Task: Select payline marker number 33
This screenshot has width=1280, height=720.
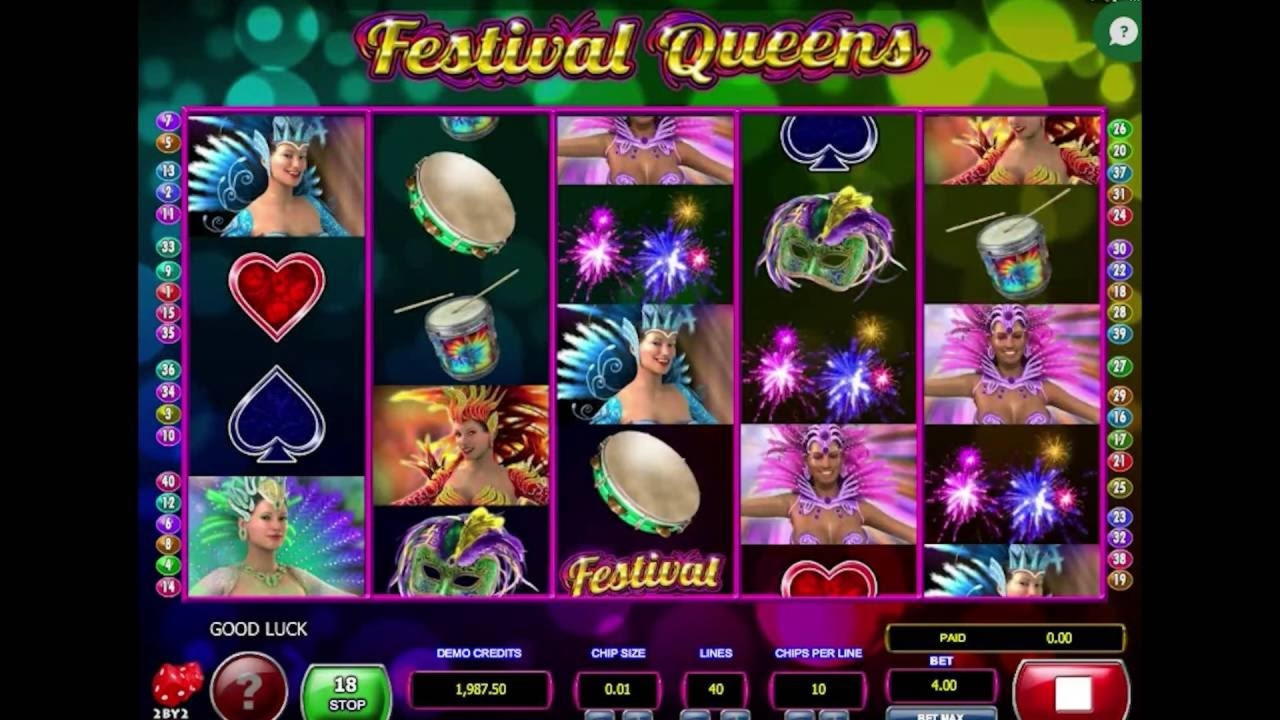Action: pyautogui.click(x=168, y=247)
